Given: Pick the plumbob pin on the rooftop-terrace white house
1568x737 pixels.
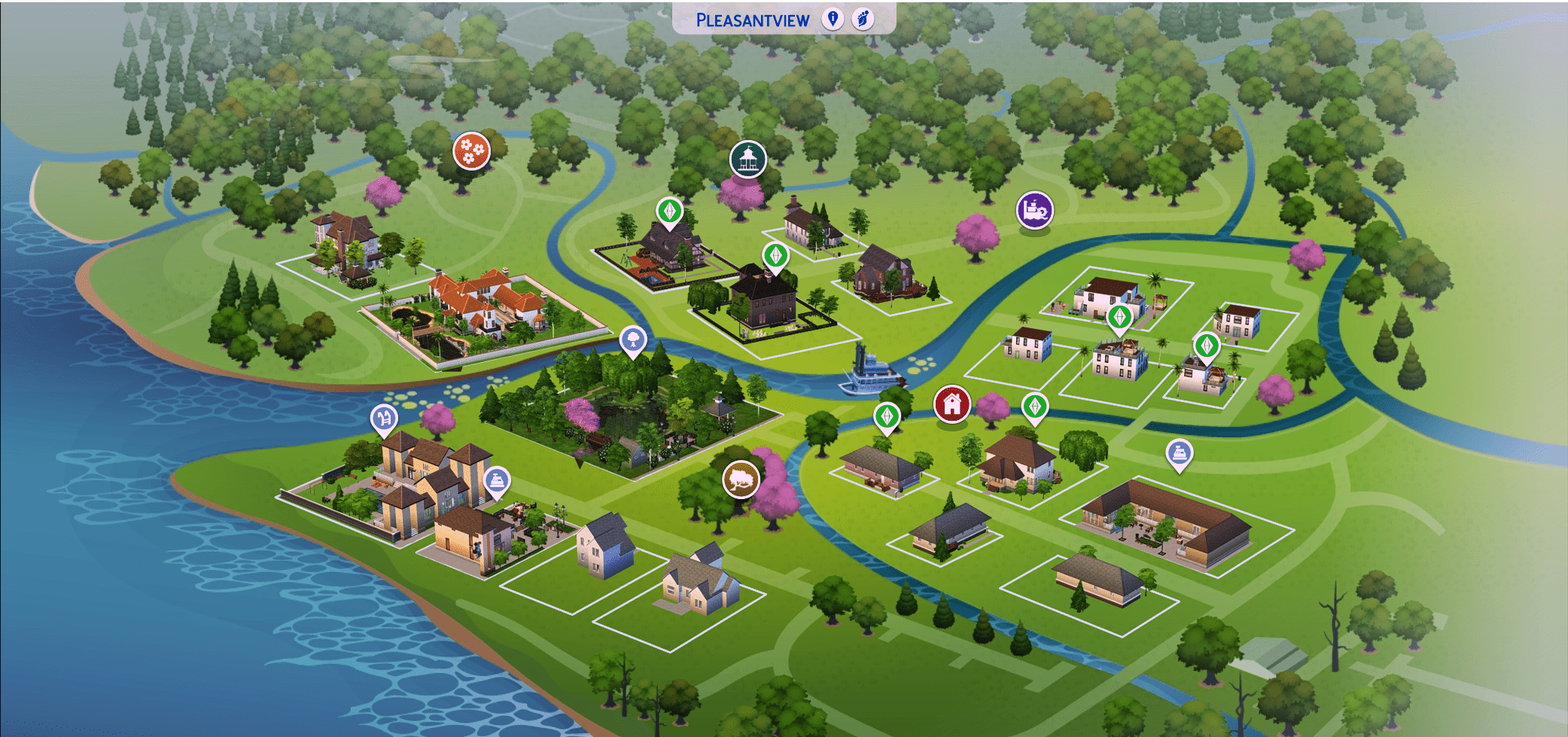Looking at the screenshot, I should (1119, 317).
